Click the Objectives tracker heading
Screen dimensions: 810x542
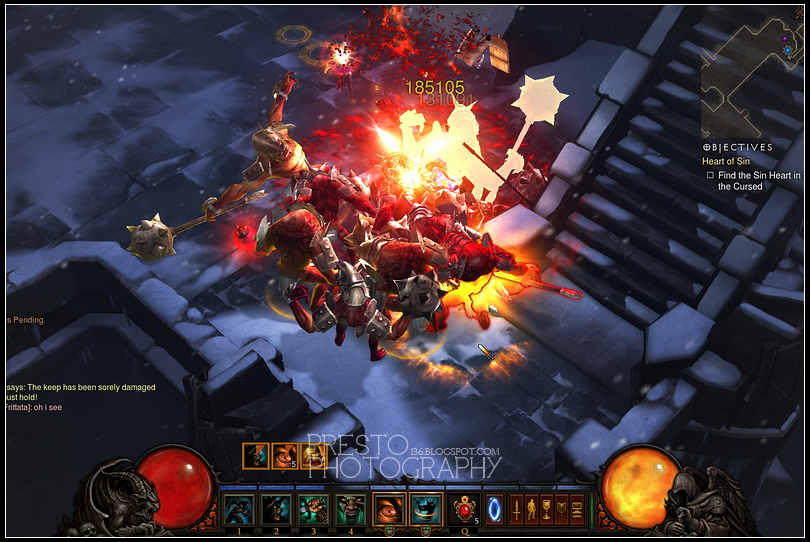pos(737,147)
